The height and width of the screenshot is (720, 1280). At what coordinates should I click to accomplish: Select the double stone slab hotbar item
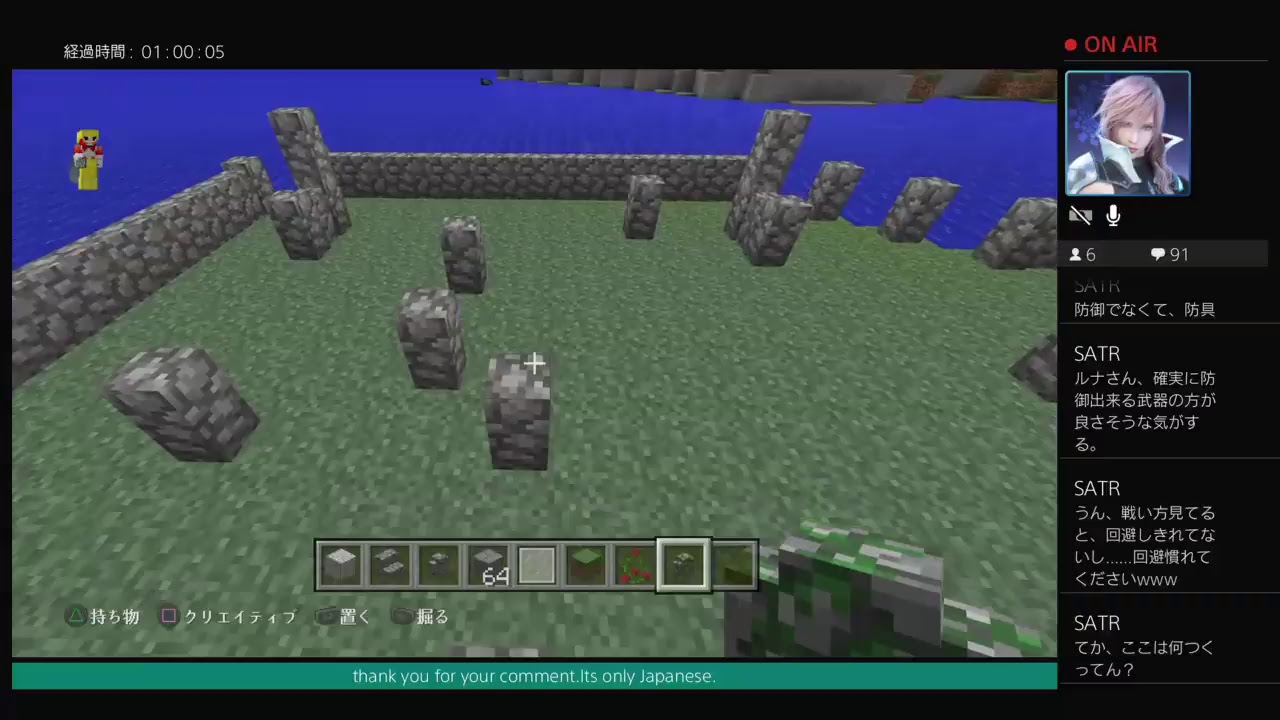[x=389, y=565]
